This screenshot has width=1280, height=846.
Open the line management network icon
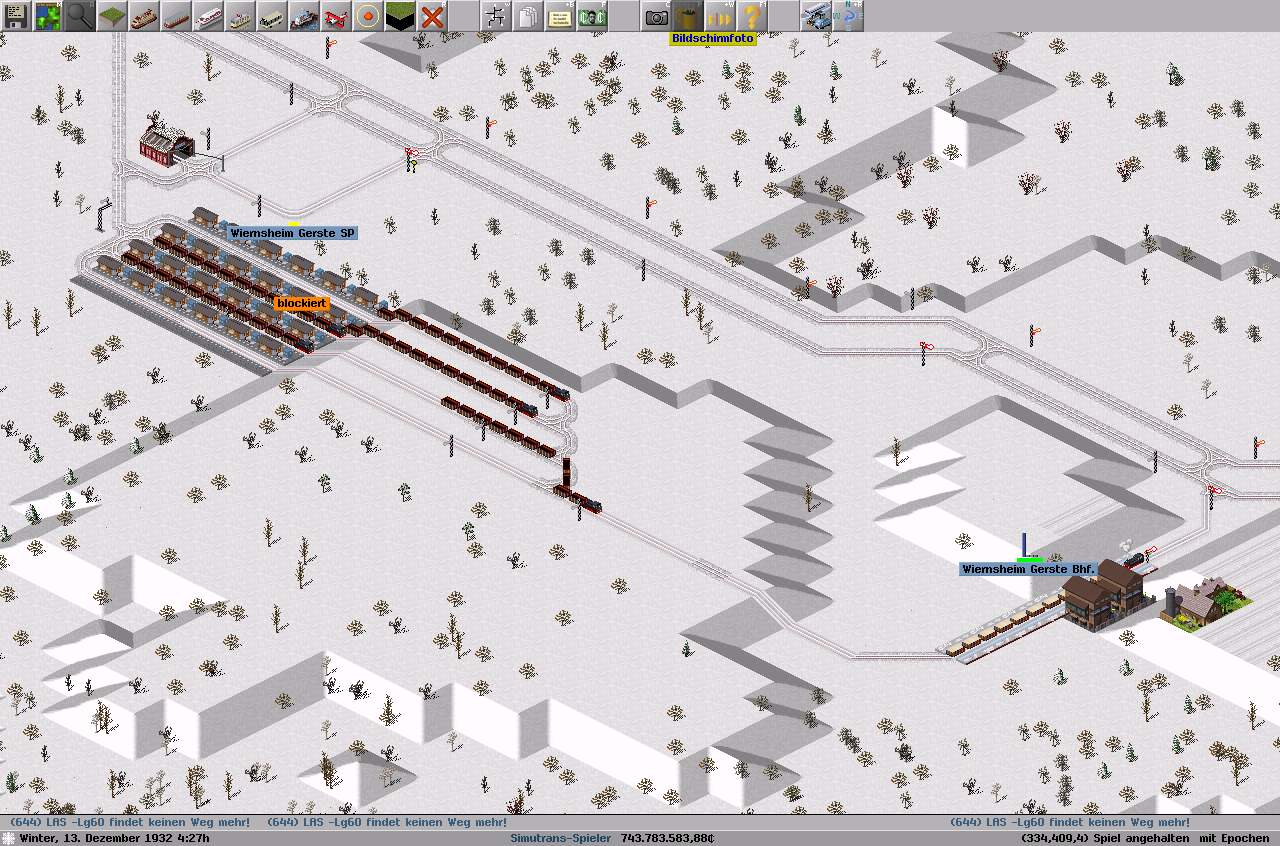tap(495, 16)
